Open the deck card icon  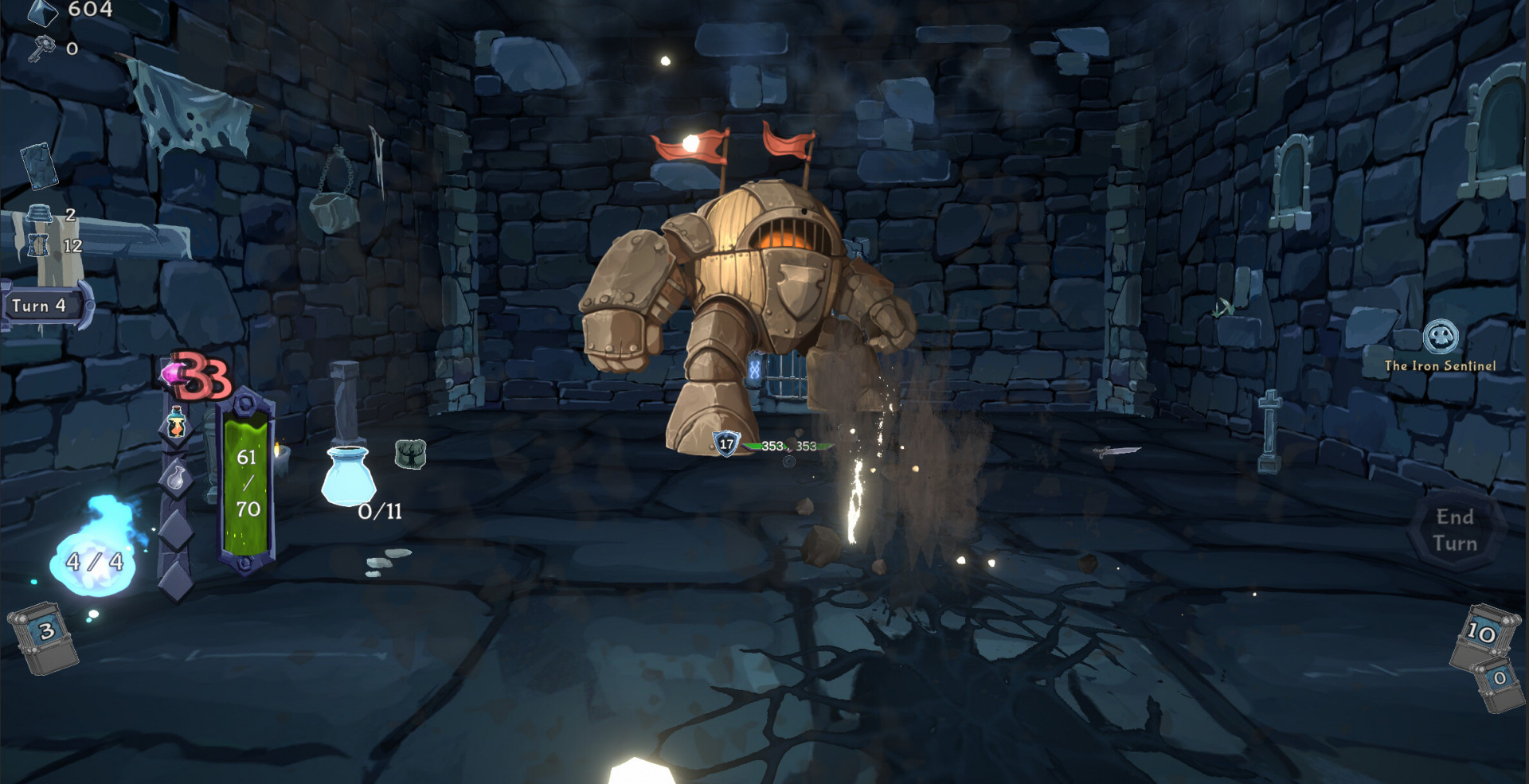point(37,165)
